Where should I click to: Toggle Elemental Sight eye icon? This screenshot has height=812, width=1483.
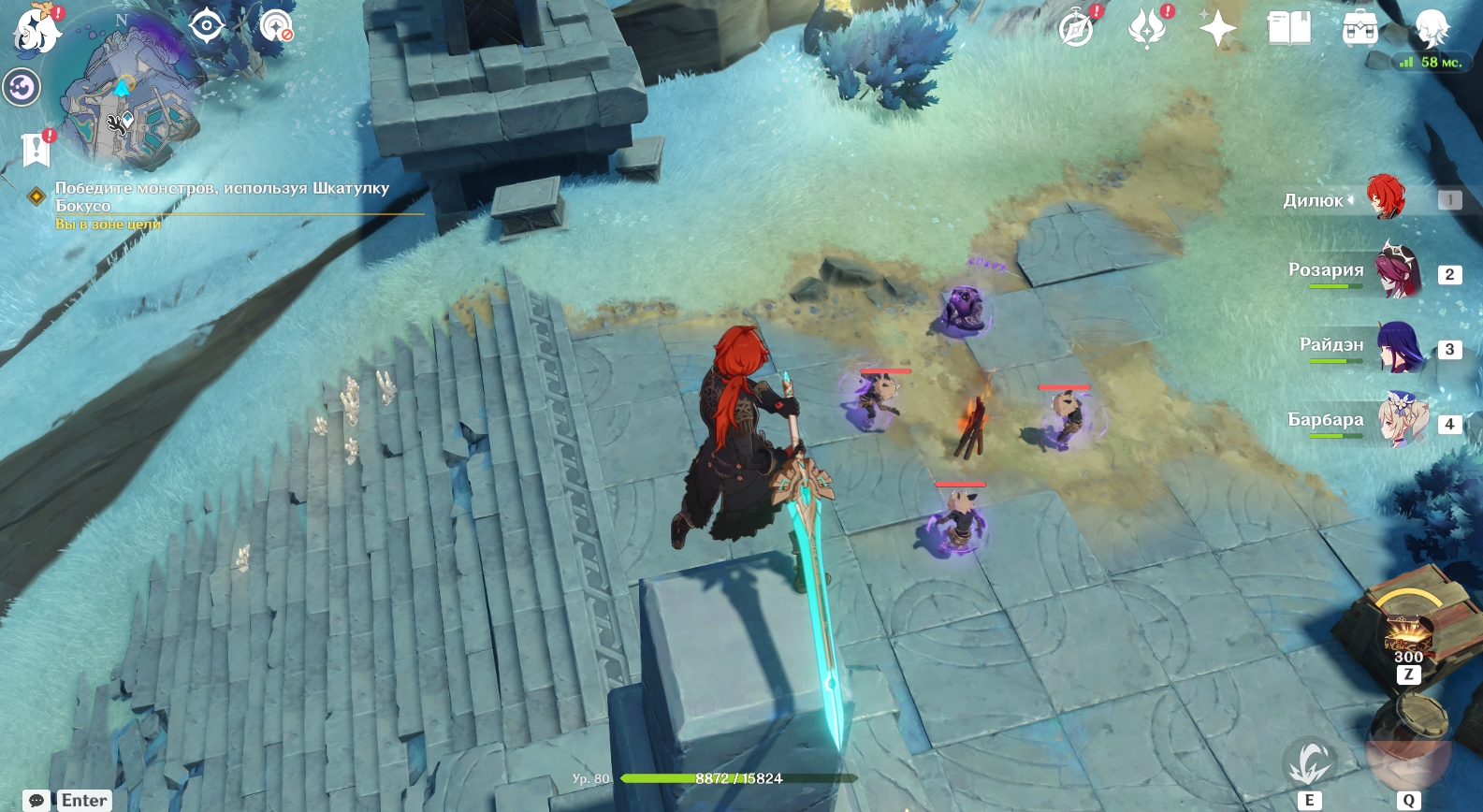pyautogui.click(x=206, y=25)
